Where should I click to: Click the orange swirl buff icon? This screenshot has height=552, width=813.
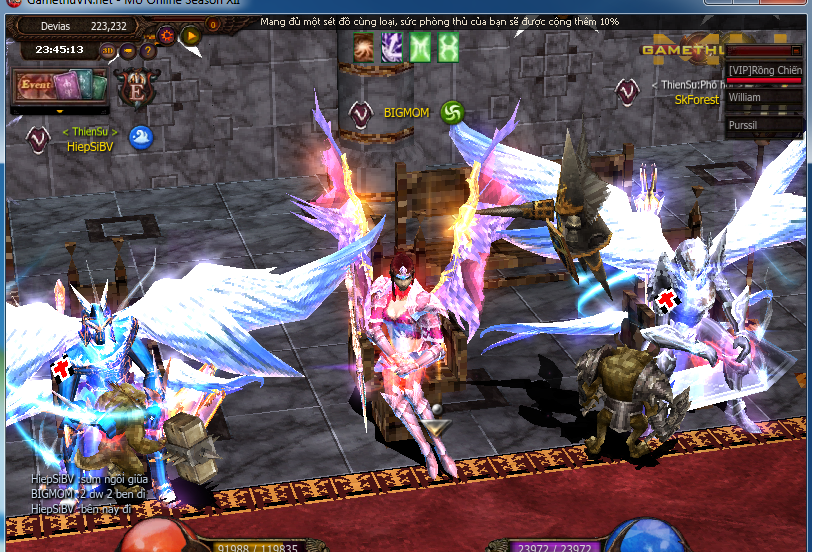pyautogui.click(x=364, y=46)
